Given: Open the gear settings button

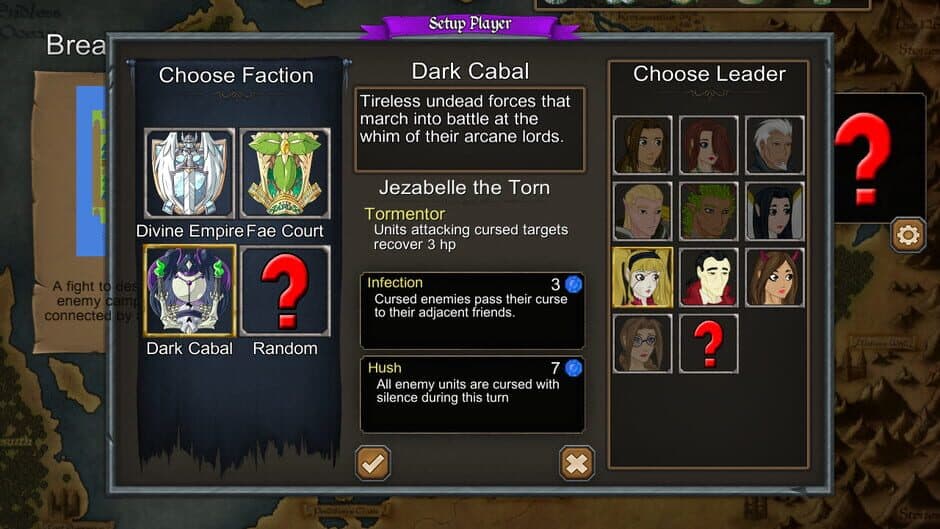Looking at the screenshot, I should tap(908, 235).
